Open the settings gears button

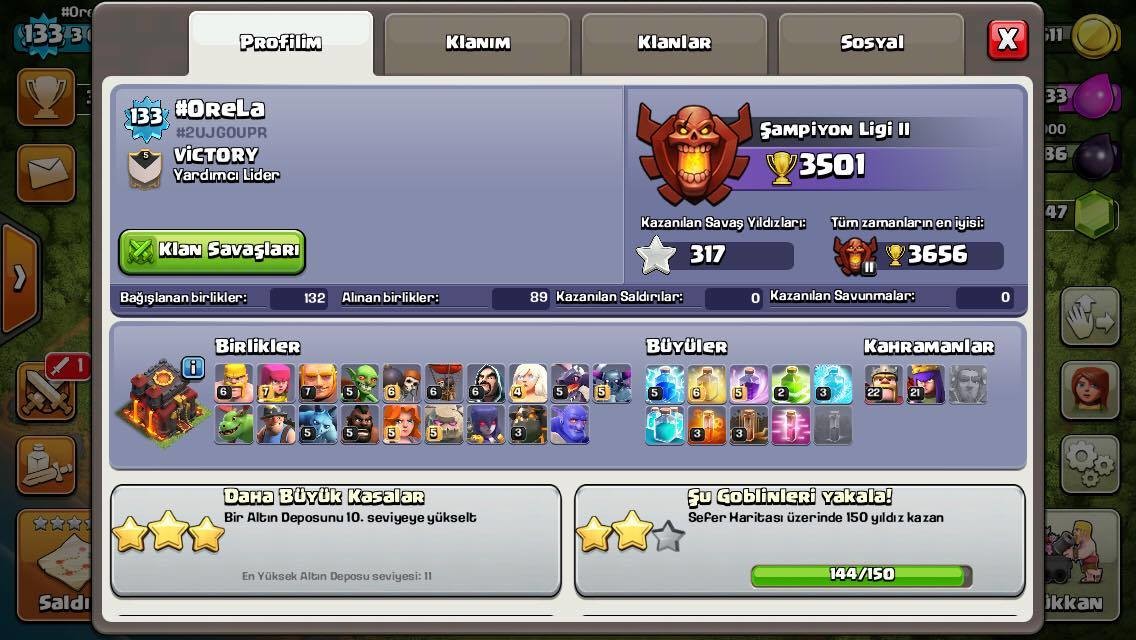point(1089,463)
